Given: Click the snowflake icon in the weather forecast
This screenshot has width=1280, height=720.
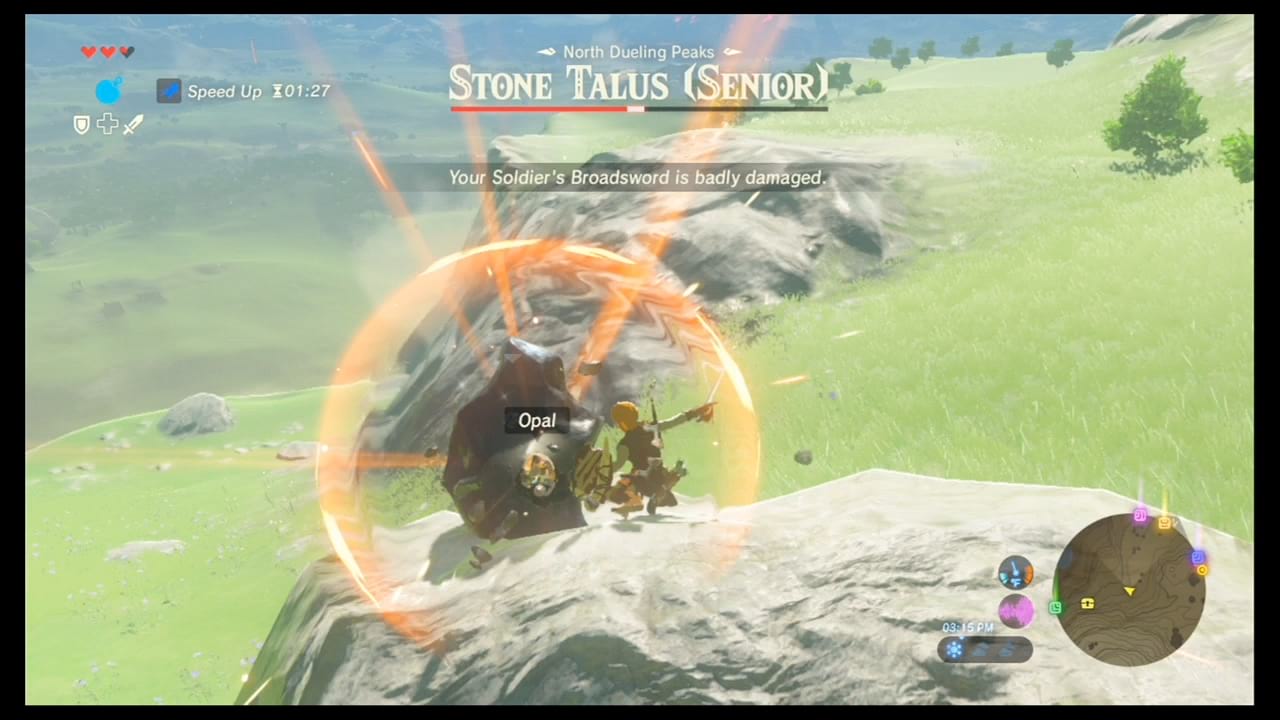Looking at the screenshot, I should 954,648.
